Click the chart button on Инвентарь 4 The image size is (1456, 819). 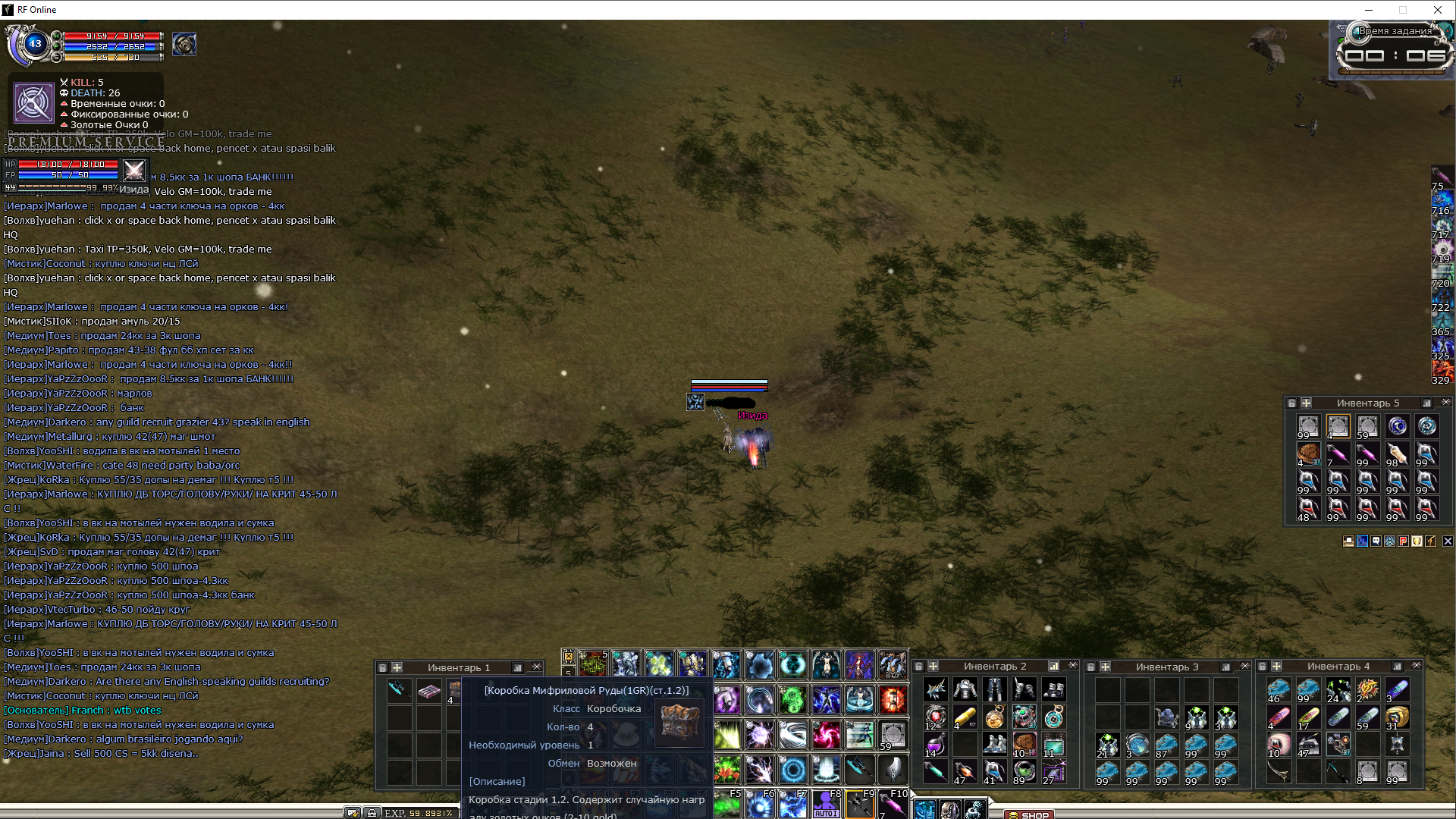click(1397, 667)
